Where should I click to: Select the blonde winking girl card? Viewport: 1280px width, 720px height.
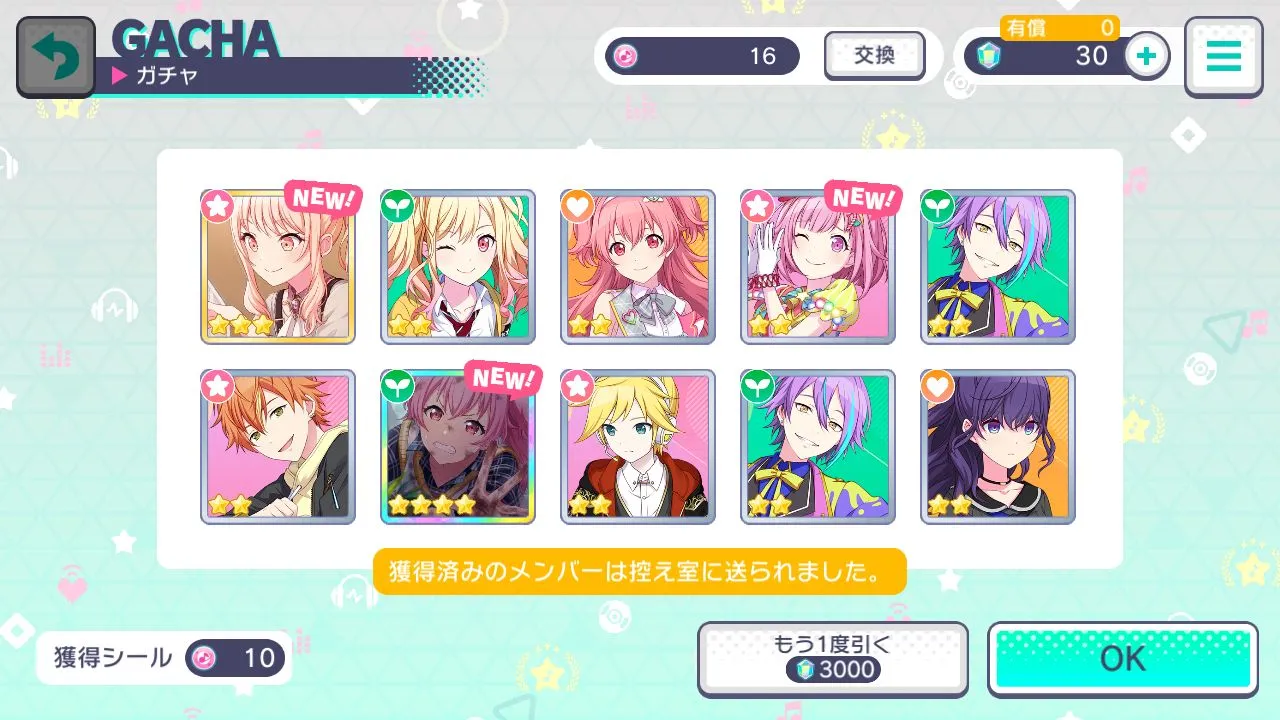click(x=458, y=267)
